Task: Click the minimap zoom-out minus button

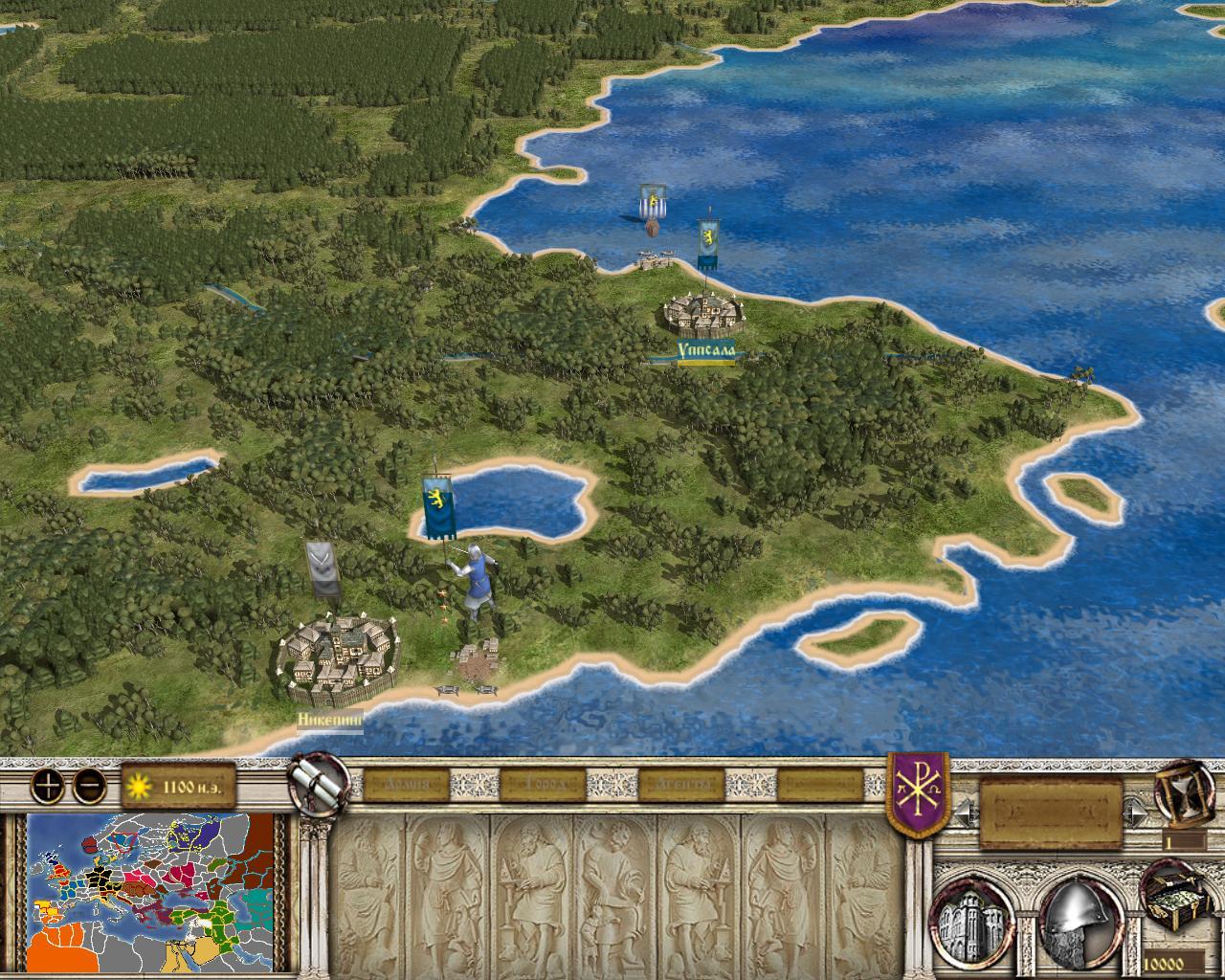Action: click(x=88, y=787)
